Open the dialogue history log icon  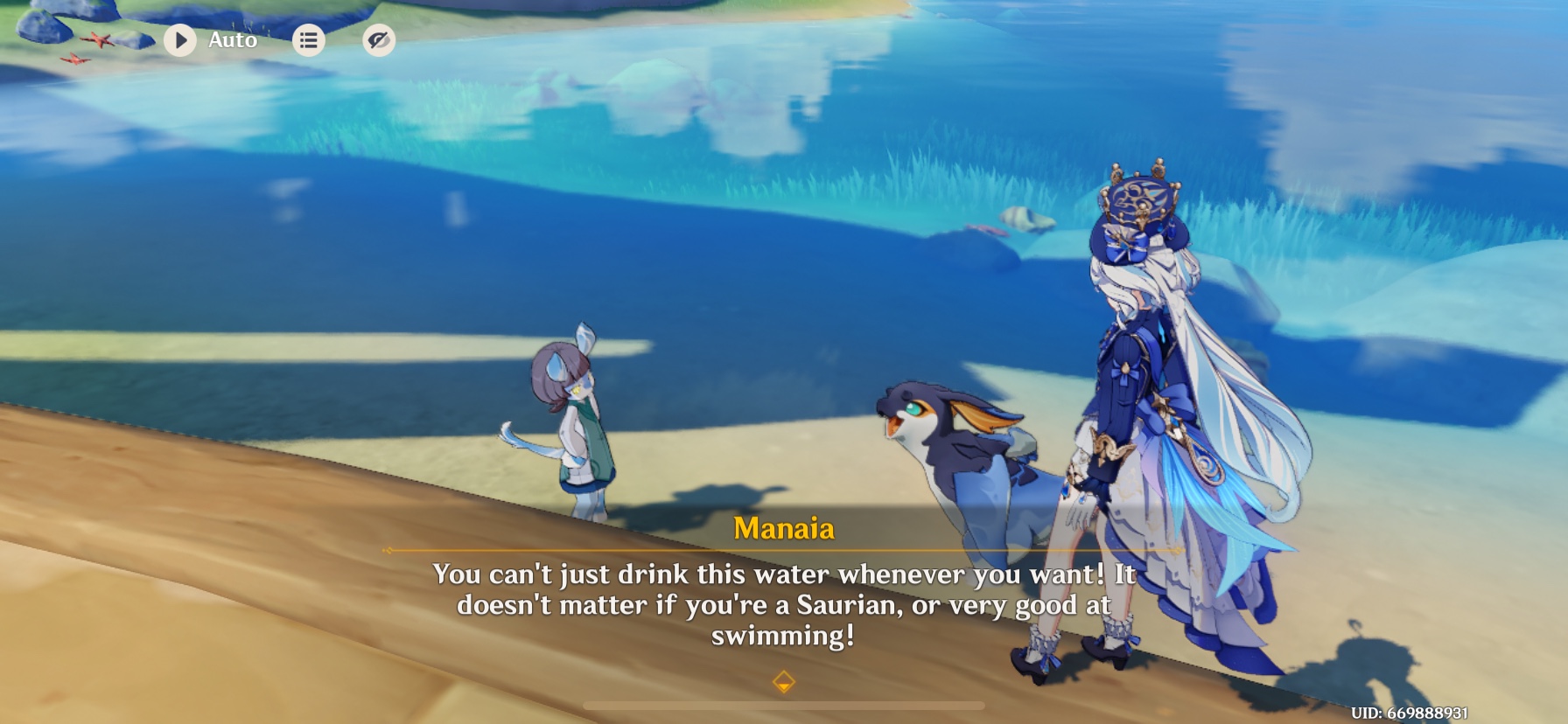coord(308,39)
